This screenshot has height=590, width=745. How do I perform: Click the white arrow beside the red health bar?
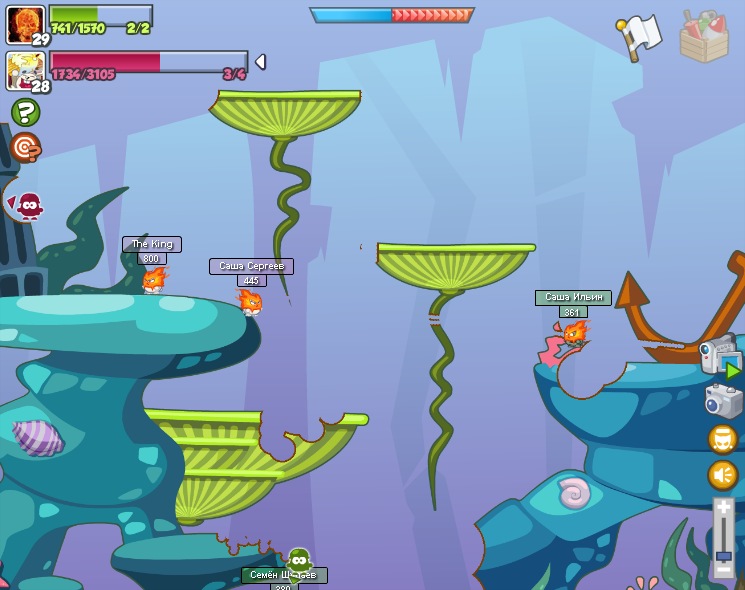pyautogui.click(x=261, y=62)
